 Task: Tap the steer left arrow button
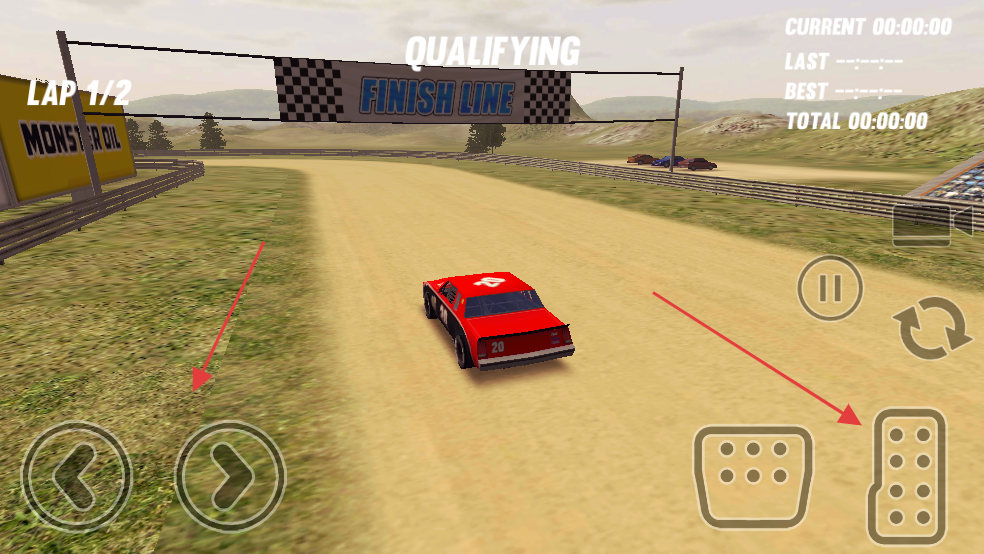pyautogui.click(x=77, y=476)
